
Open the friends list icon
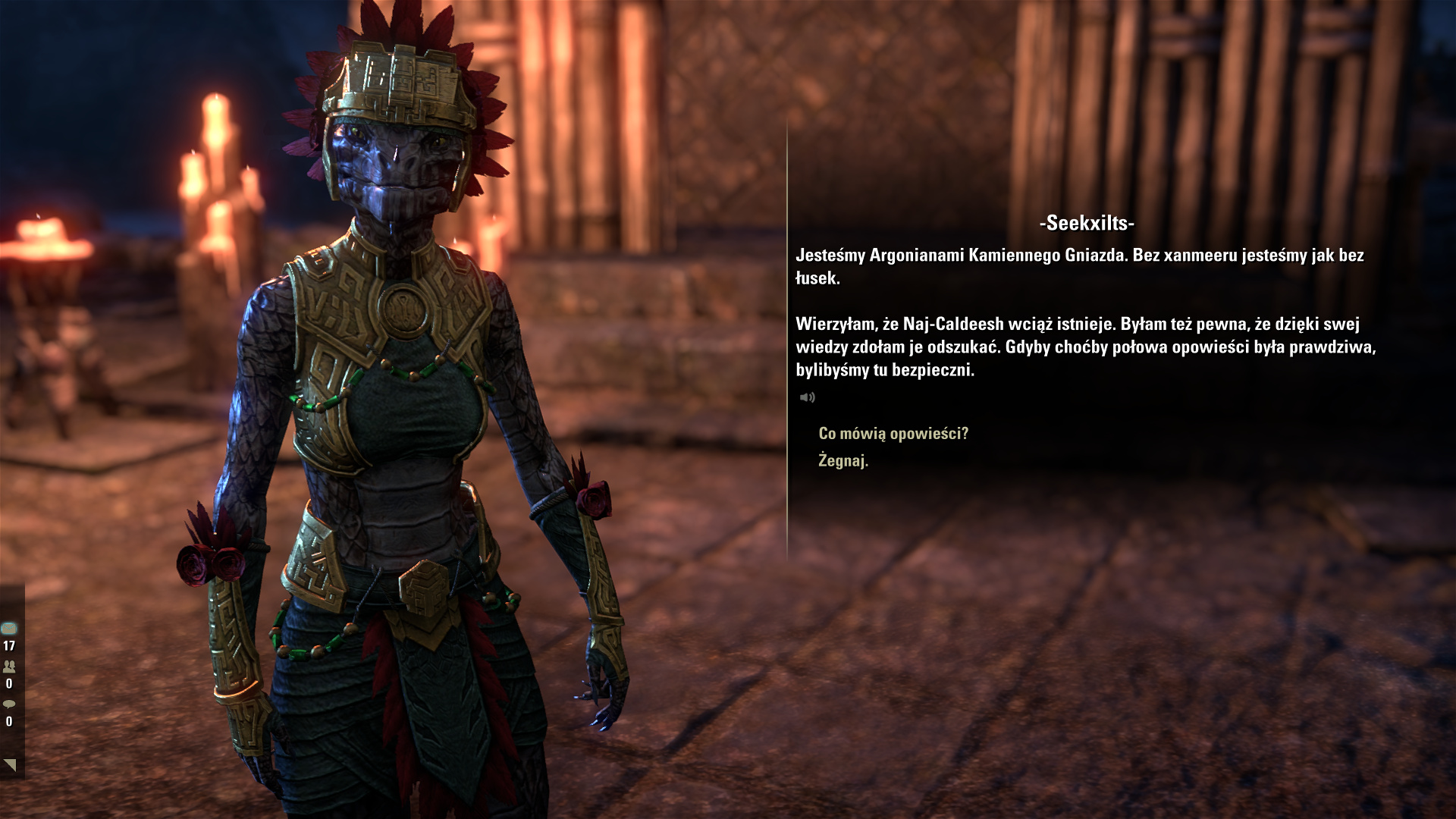(9, 667)
